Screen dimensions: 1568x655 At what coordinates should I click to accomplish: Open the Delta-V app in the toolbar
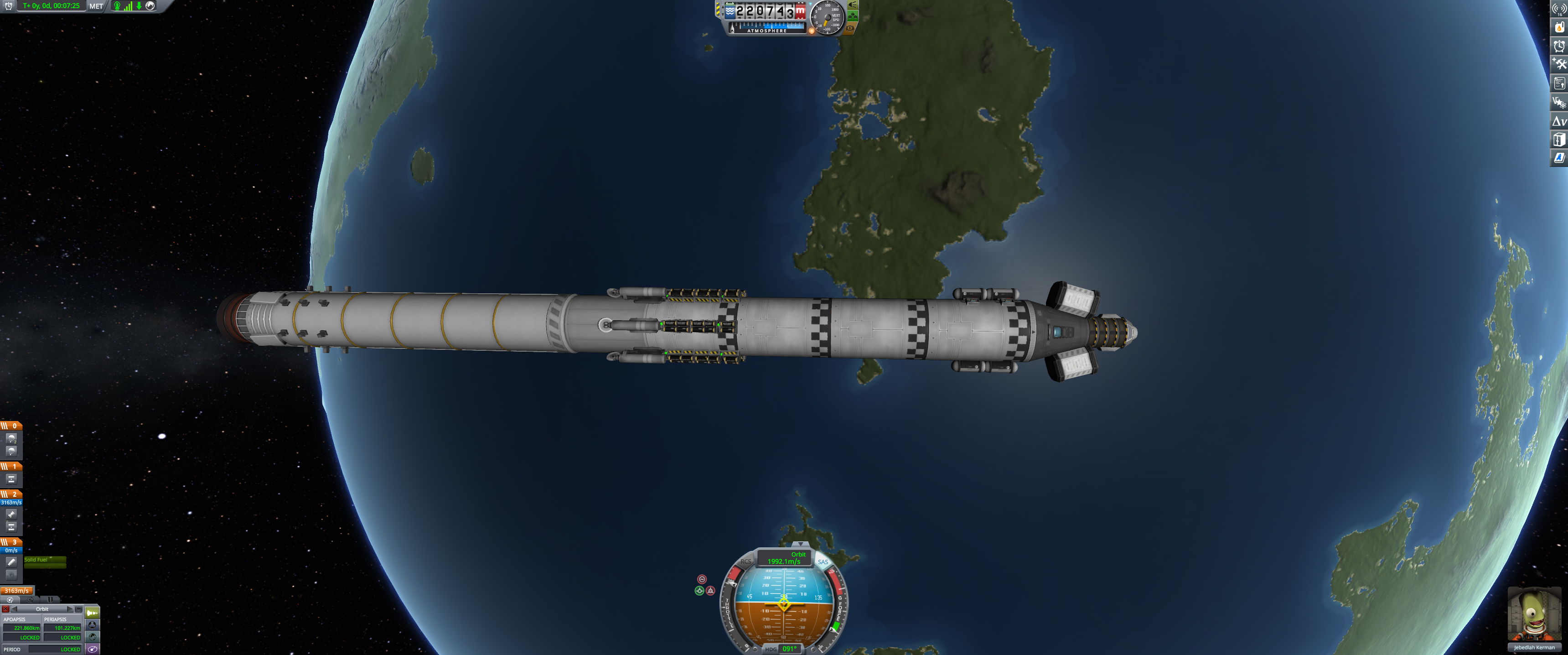[x=1559, y=121]
